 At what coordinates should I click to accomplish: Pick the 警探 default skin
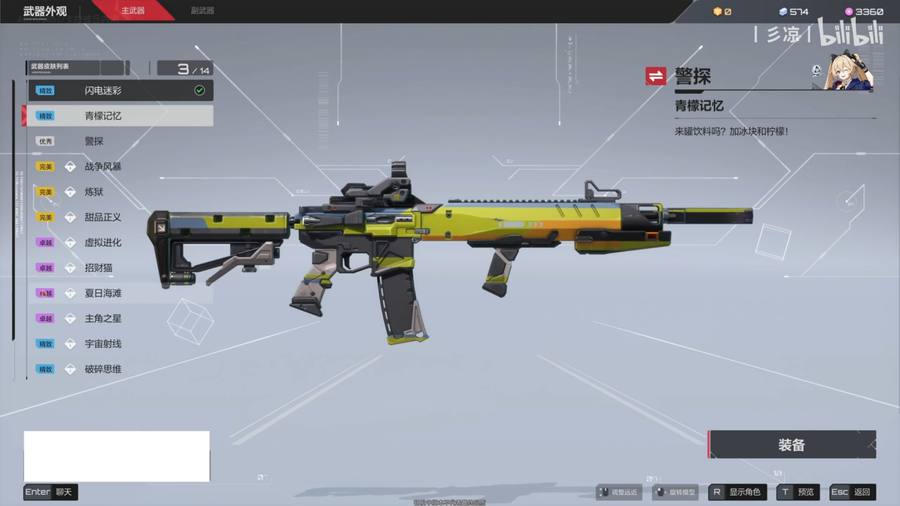(x=120, y=141)
